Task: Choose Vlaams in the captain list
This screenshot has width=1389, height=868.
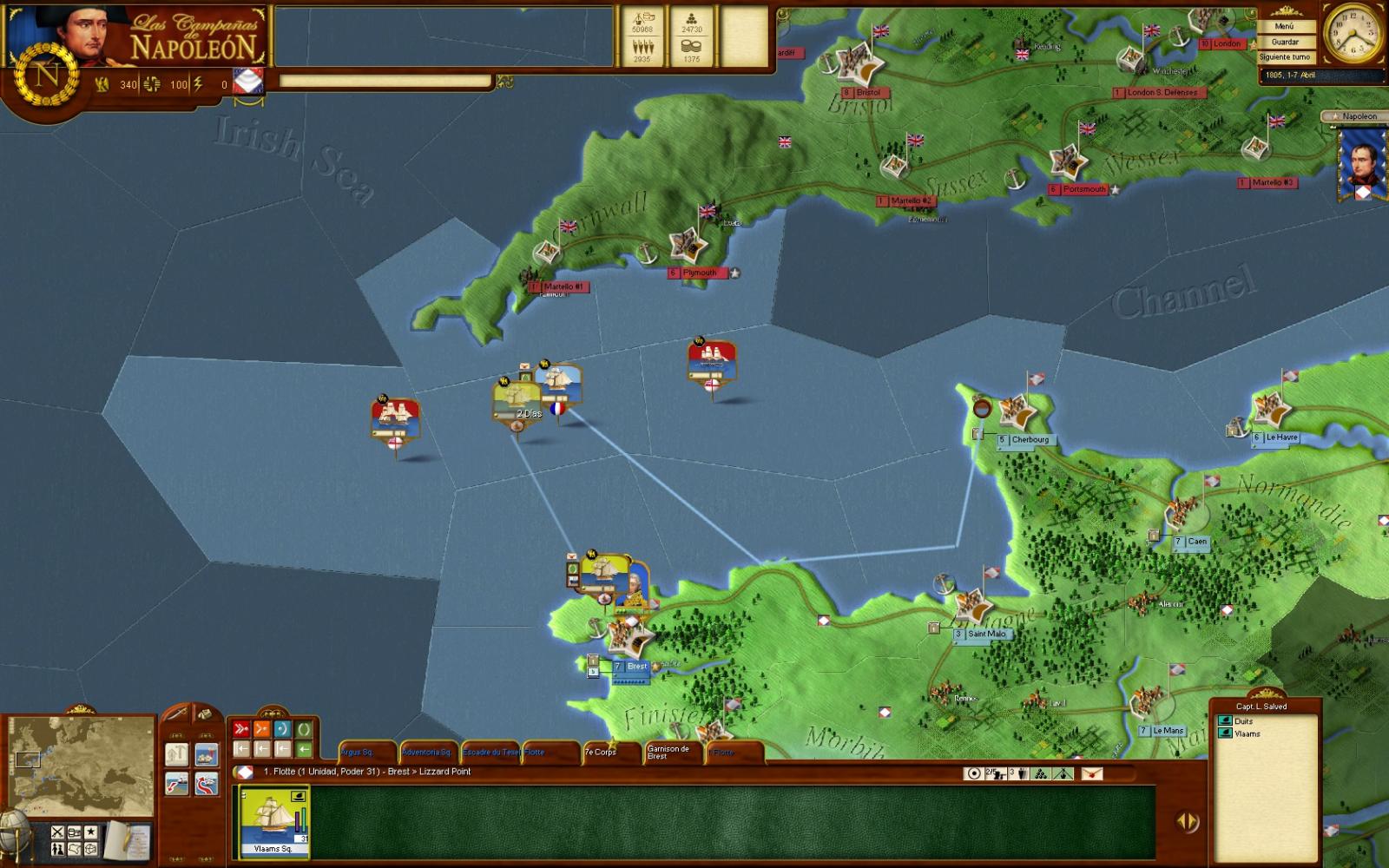Action: coord(1247,733)
